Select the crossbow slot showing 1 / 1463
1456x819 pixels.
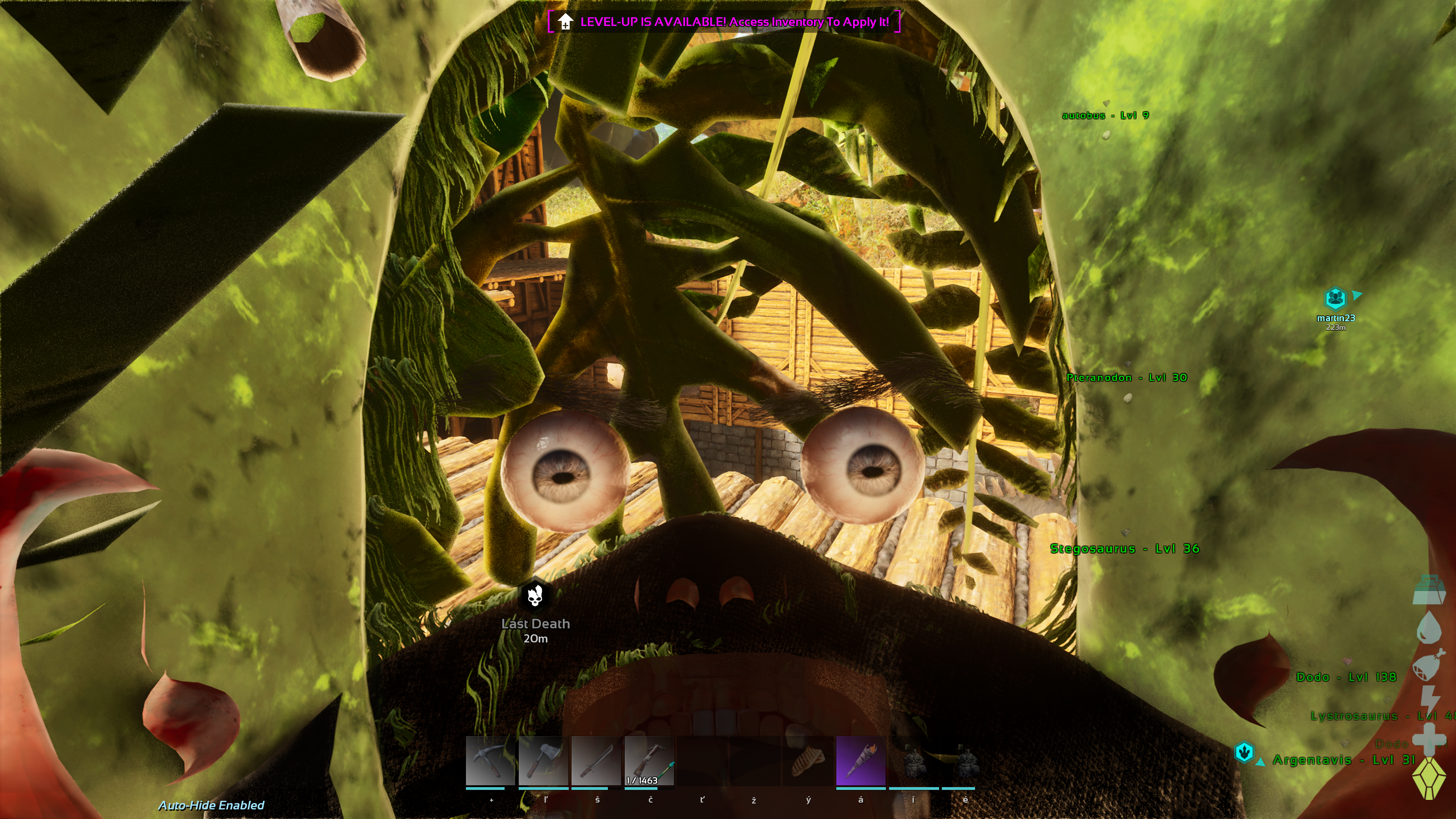[649, 761]
